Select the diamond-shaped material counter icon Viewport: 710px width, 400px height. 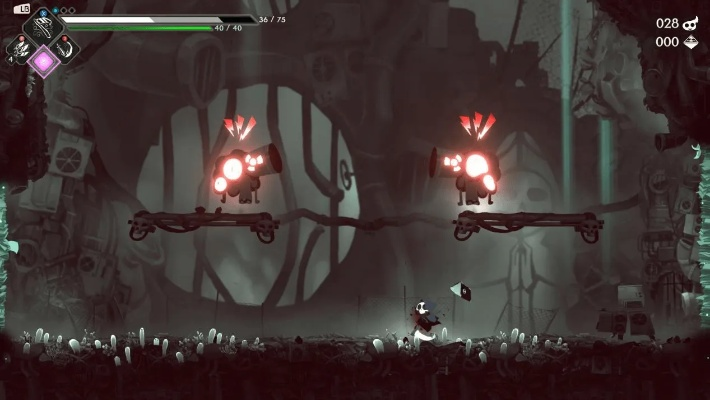click(691, 42)
